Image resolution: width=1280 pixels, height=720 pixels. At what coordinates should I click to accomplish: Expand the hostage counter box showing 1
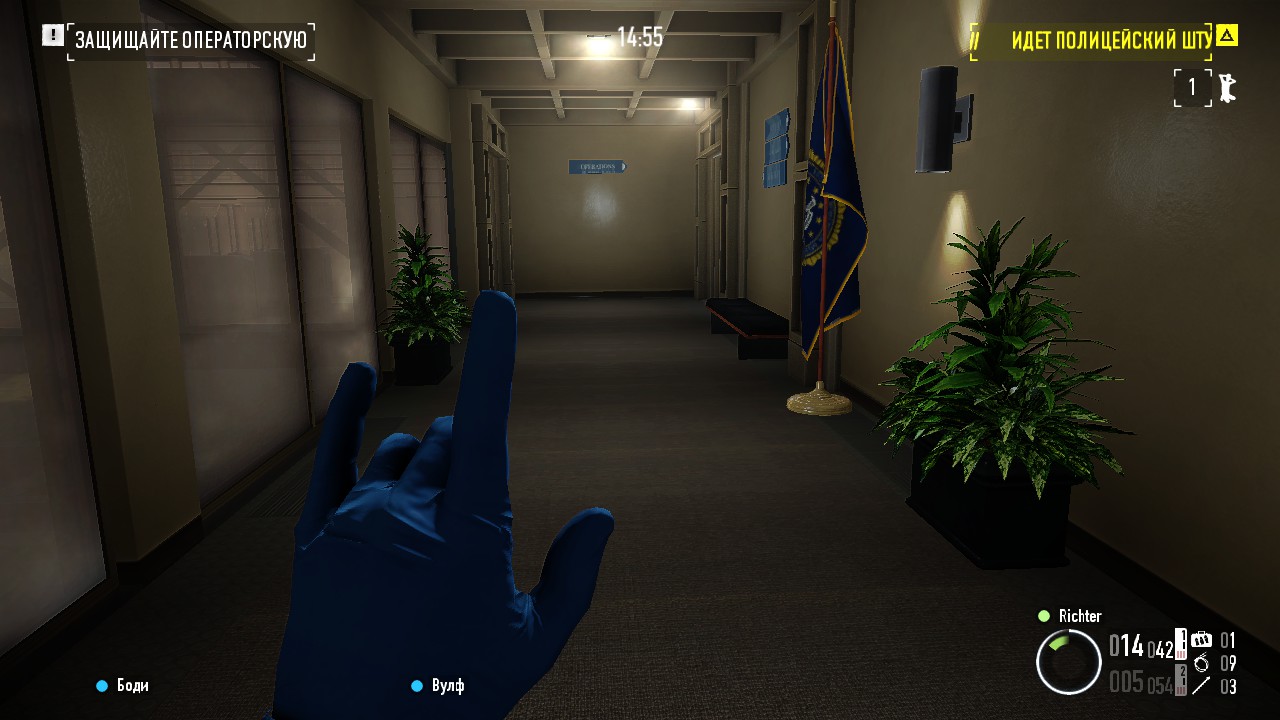[x=1192, y=88]
